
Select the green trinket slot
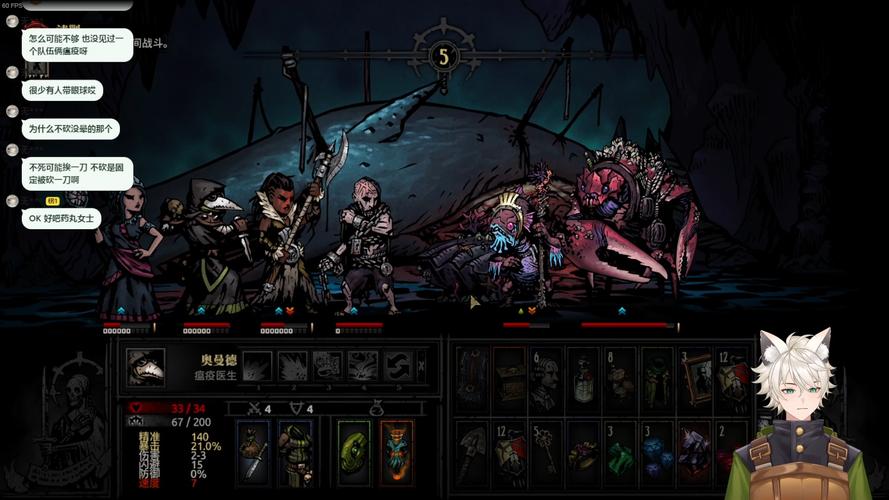[x=354, y=452]
